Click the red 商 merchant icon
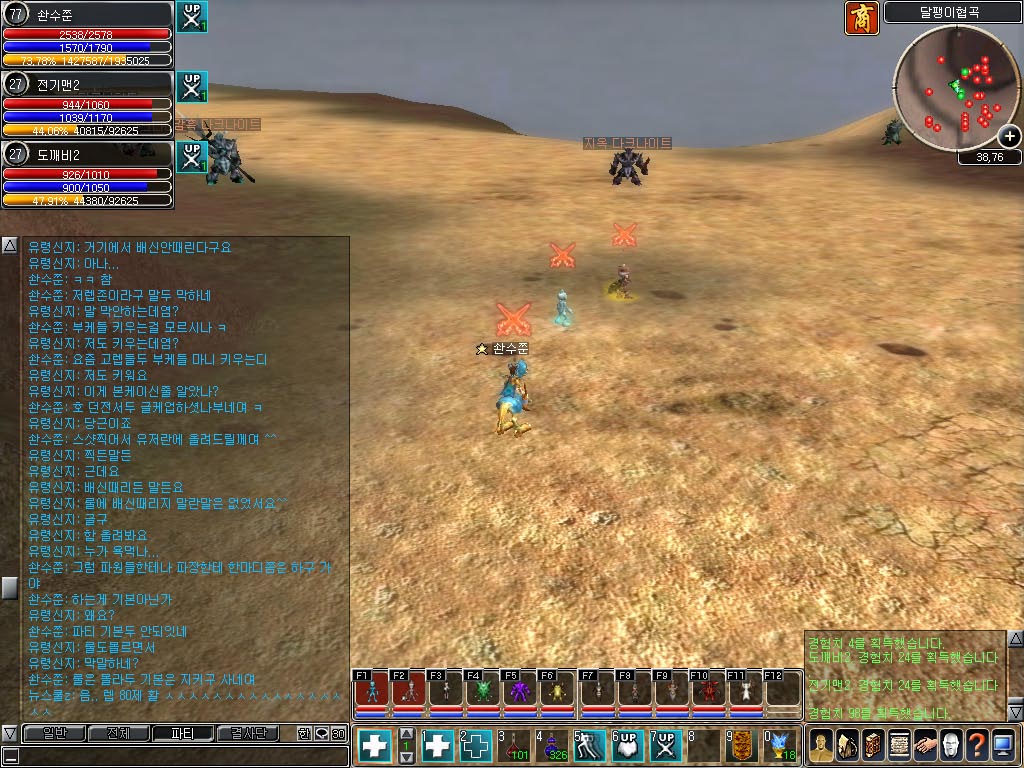Image resolution: width=1024 pixels, height=768 pixels. point(862,18)
